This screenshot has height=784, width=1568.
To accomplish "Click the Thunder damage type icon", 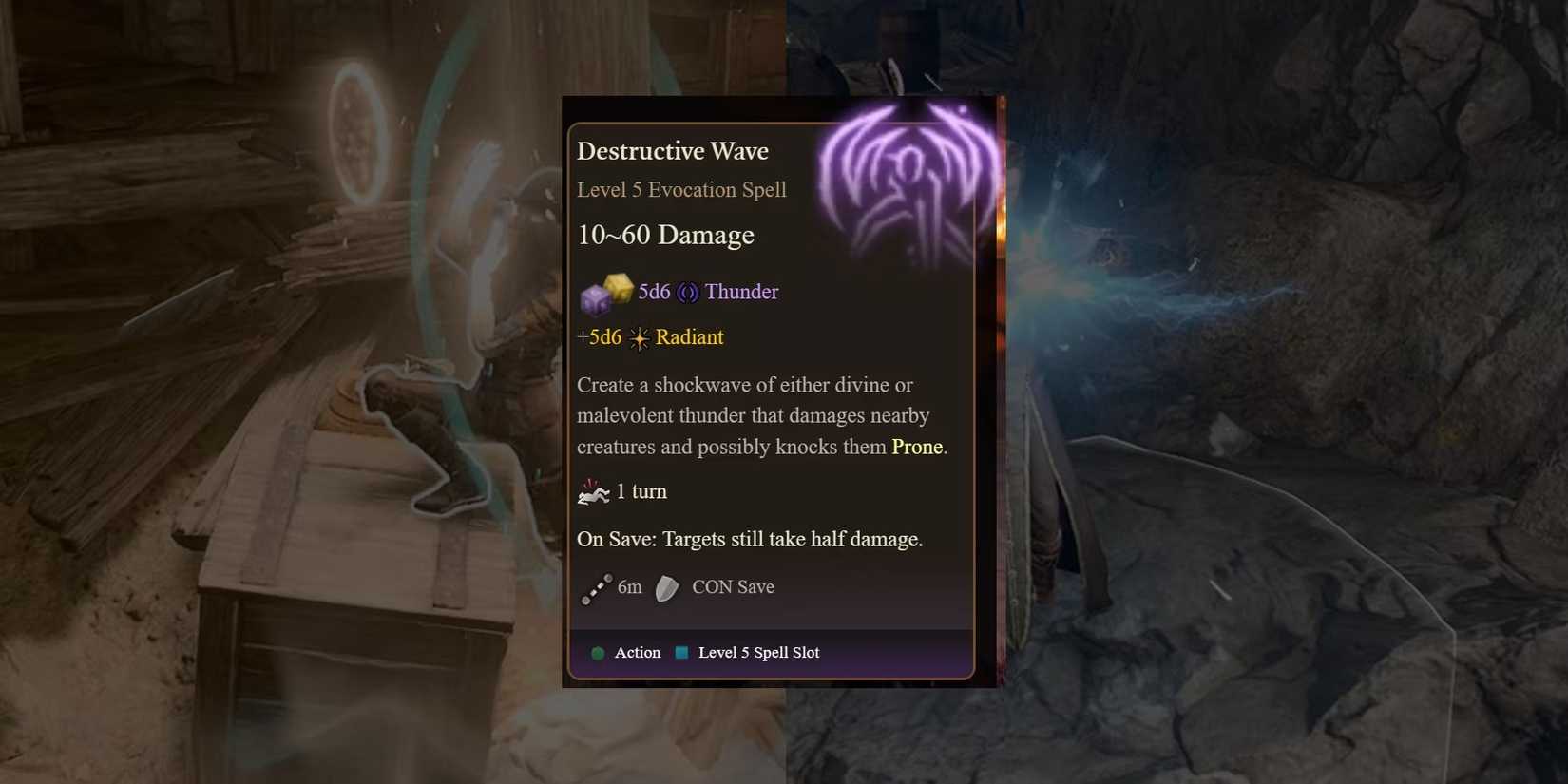I will (687, 292).
